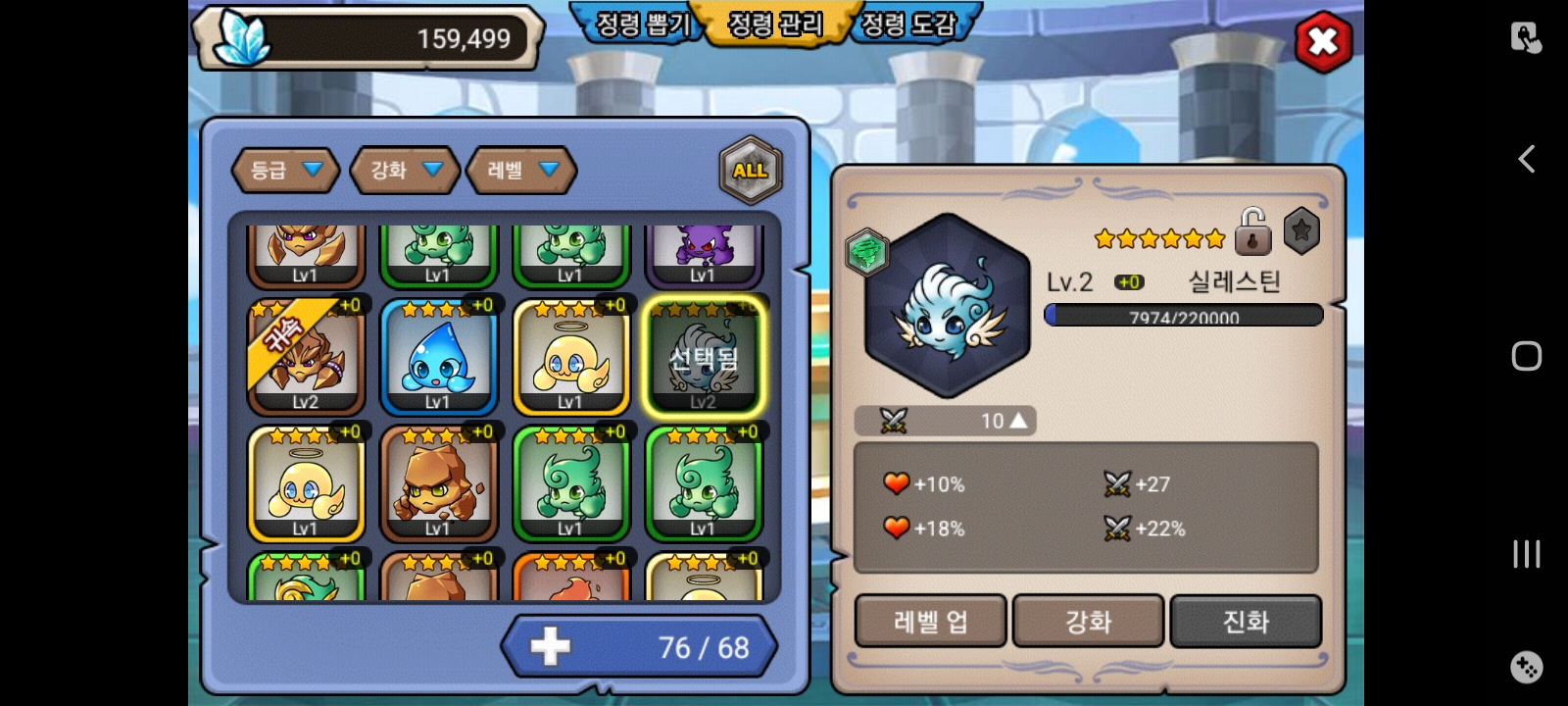Select the 정령 관리 tab
The height and width of the screenshot is (706, 1568).
tap(775, 25)
